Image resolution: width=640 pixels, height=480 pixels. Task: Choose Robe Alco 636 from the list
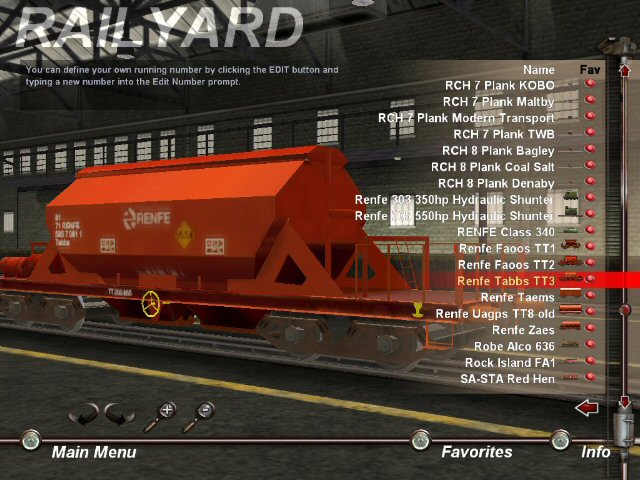510,346
